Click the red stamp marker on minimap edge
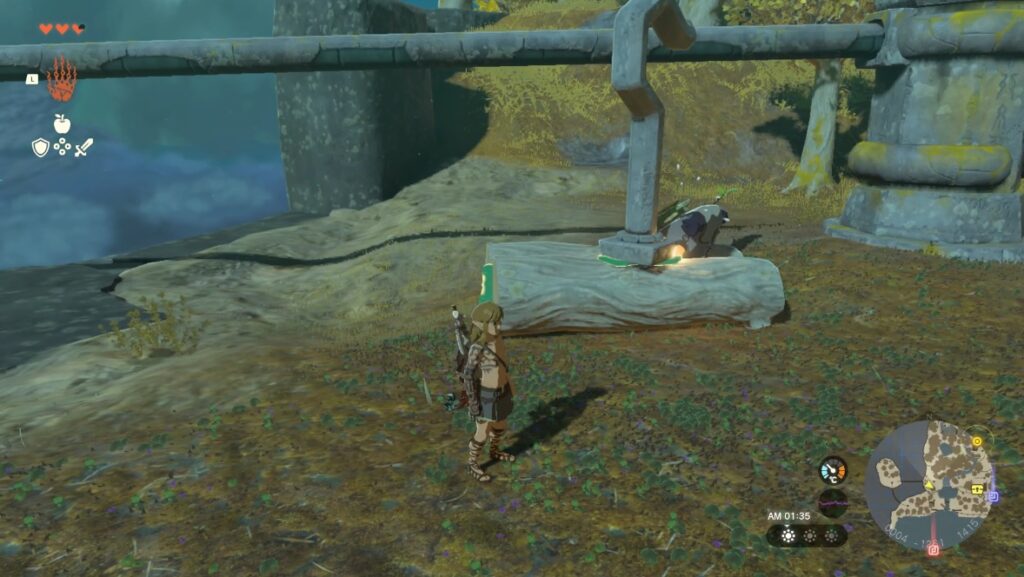Viewport: 1024px width, 577px height. 933,549
